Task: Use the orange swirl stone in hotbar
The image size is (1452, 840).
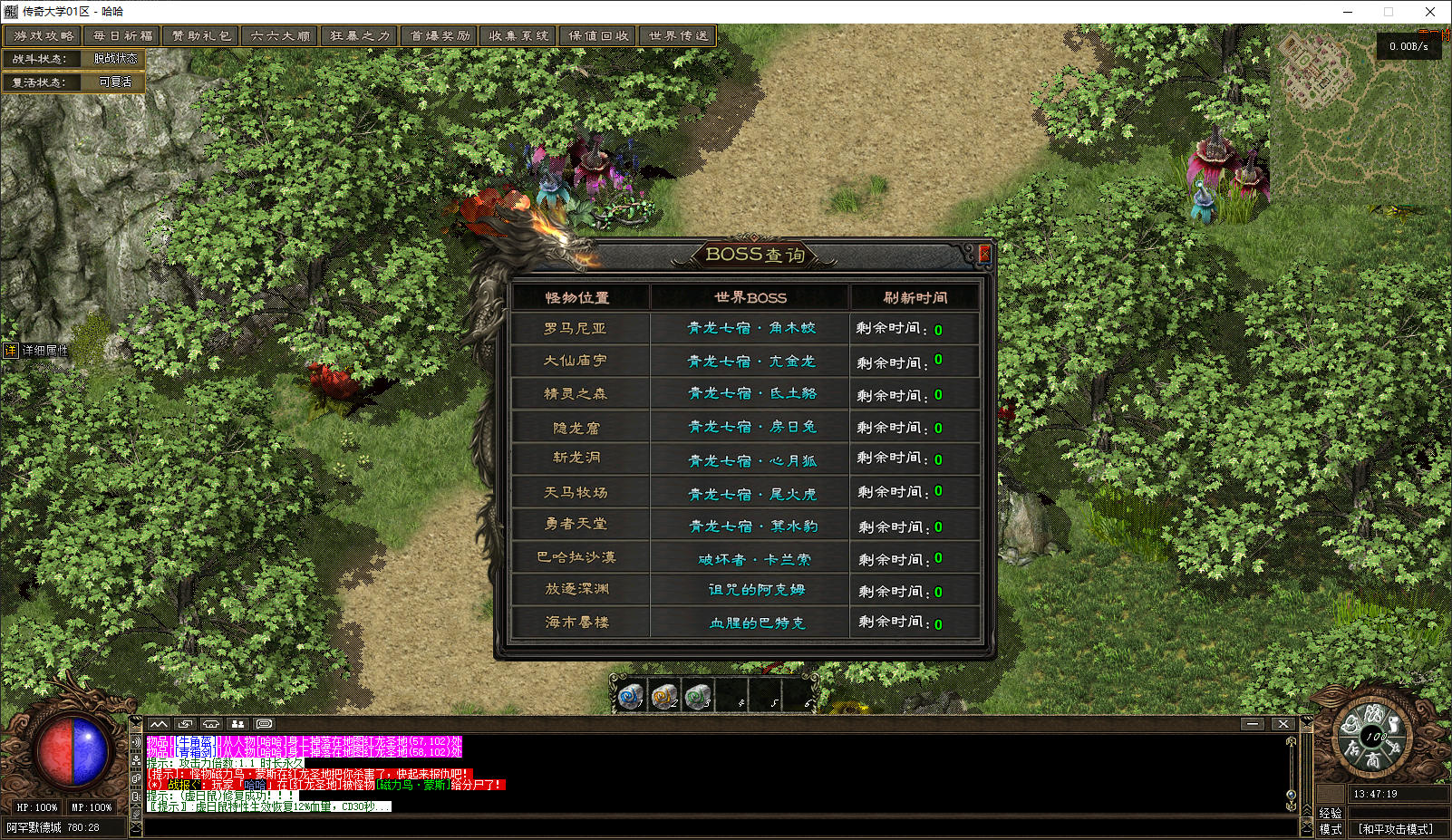Action: (664, 696)
